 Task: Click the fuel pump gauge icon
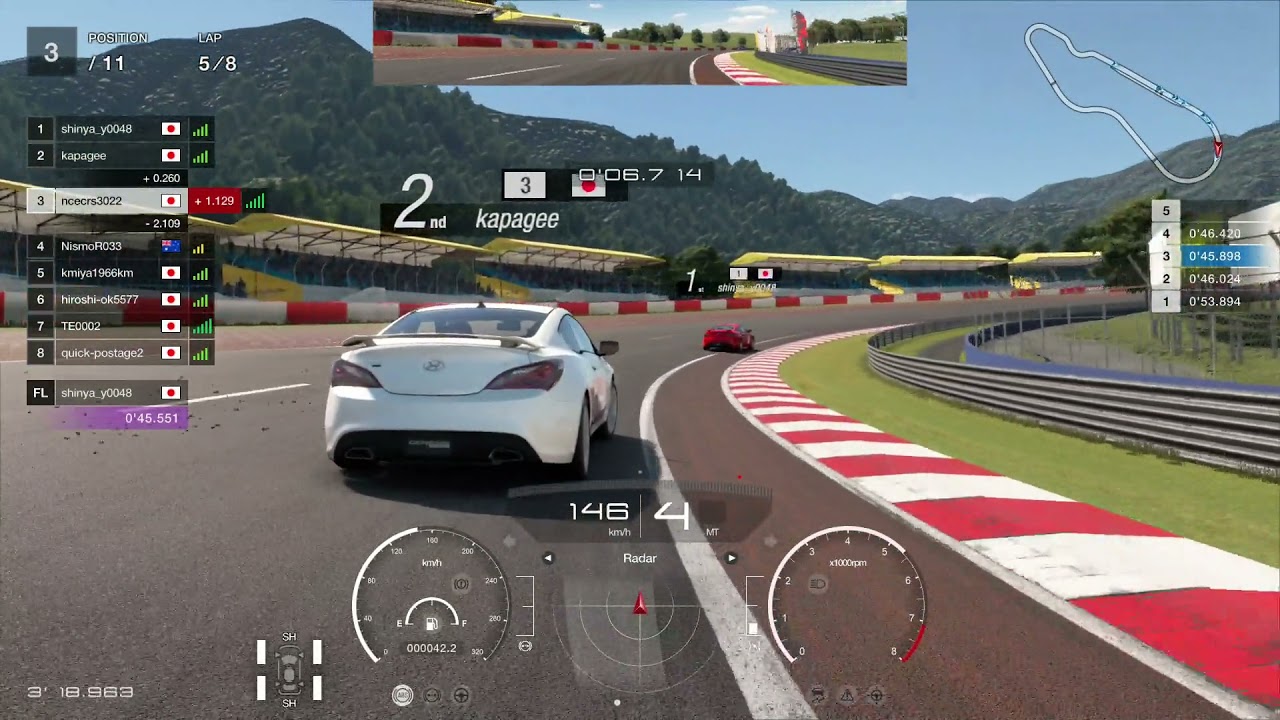(431, 624)
